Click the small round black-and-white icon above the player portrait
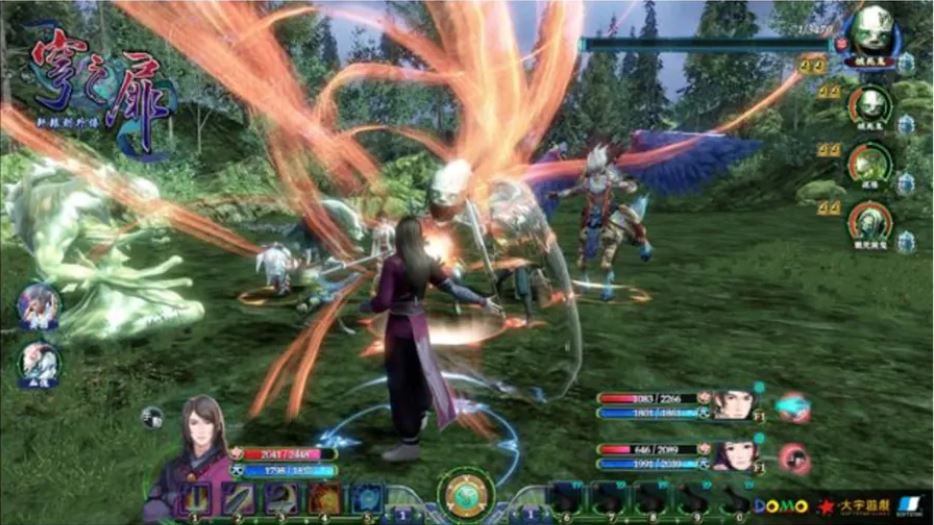Image resolution: width=934 pixels, height=525 pixels. 152,417
